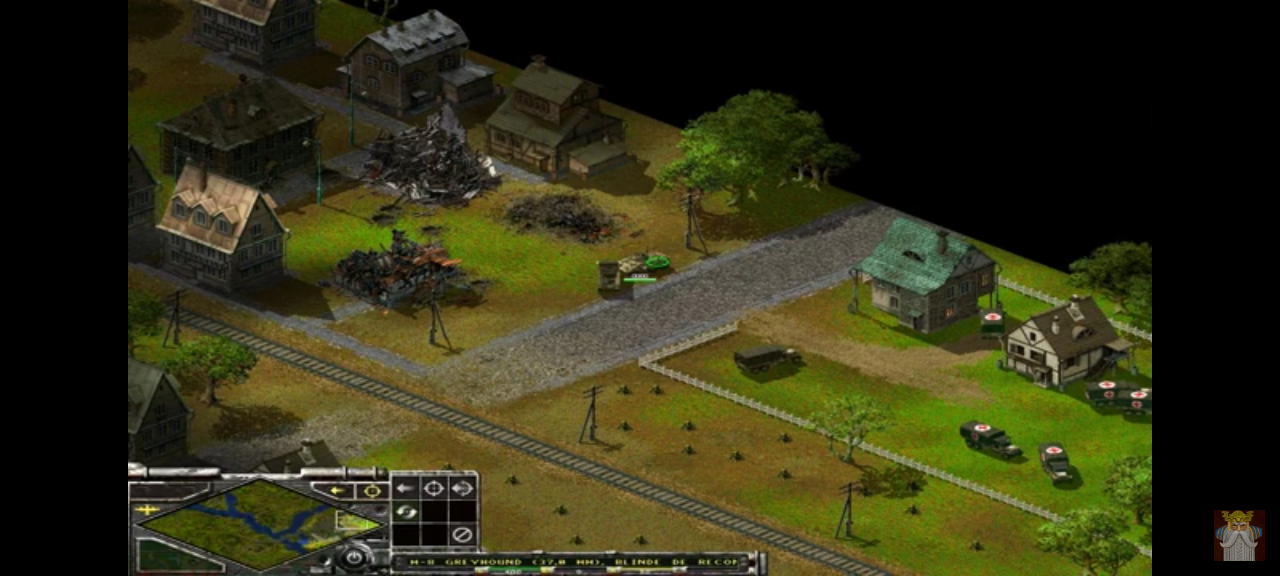Click the crosshair with arrows command
This screenshot has height=576, width=1280.
(461, 488)
